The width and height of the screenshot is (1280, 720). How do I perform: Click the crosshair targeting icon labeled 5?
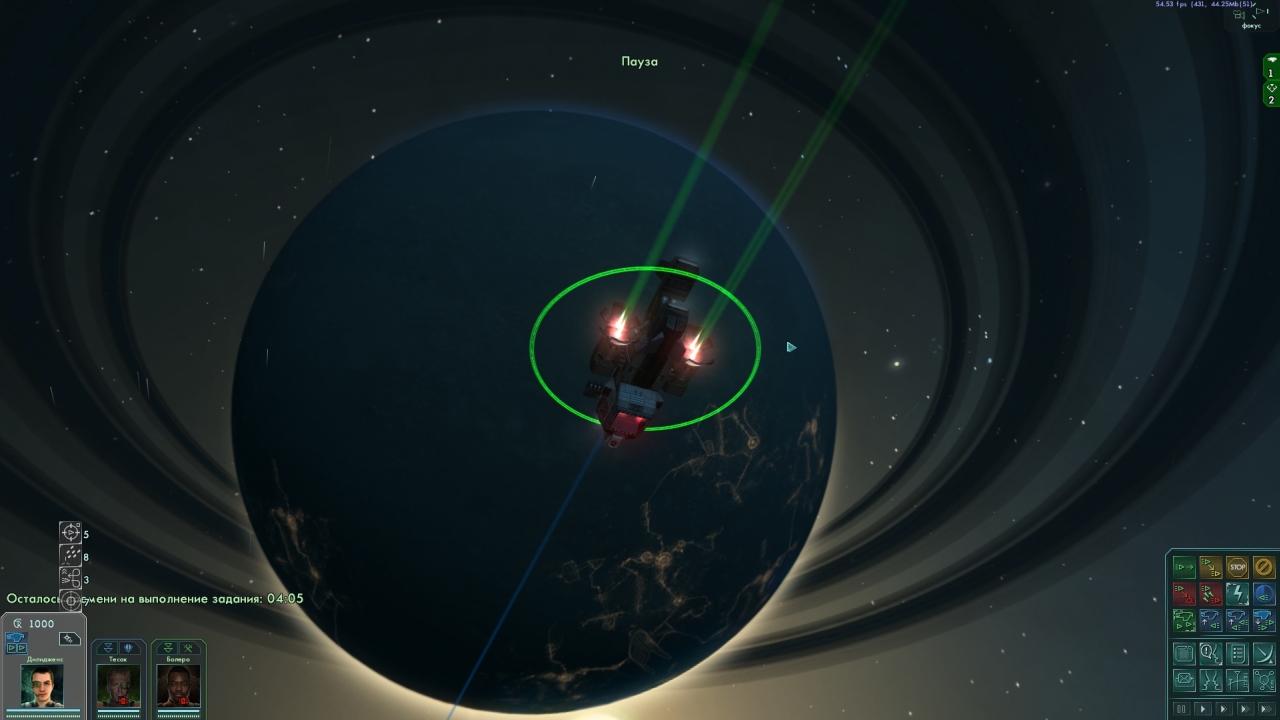(70, 532)
